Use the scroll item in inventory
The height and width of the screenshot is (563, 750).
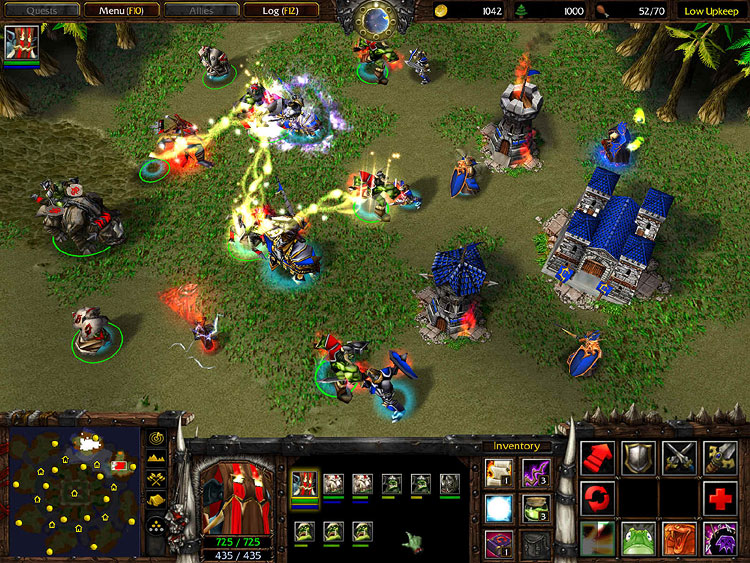coord(499,471)
